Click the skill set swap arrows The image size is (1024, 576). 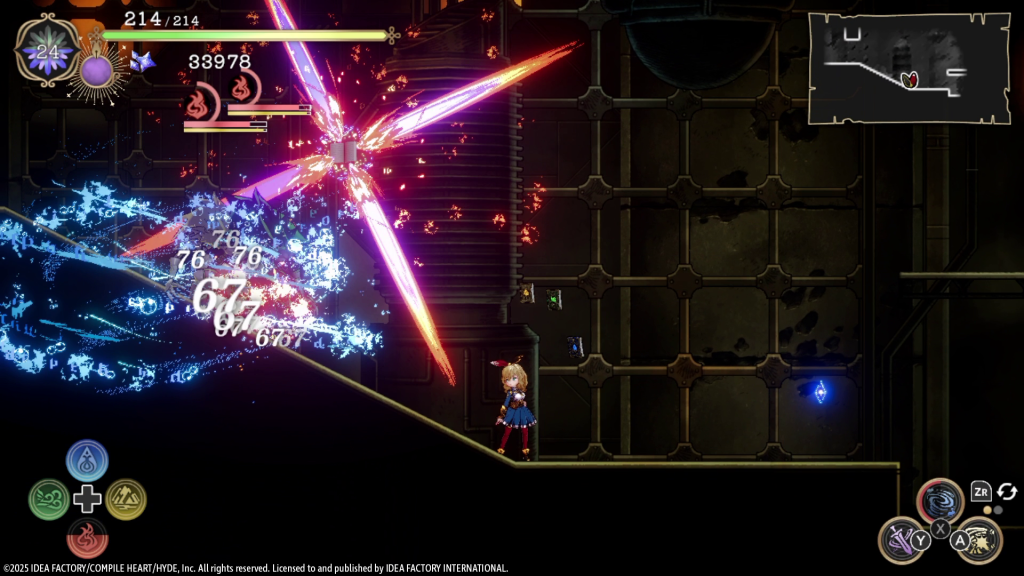coord(1007,491)
